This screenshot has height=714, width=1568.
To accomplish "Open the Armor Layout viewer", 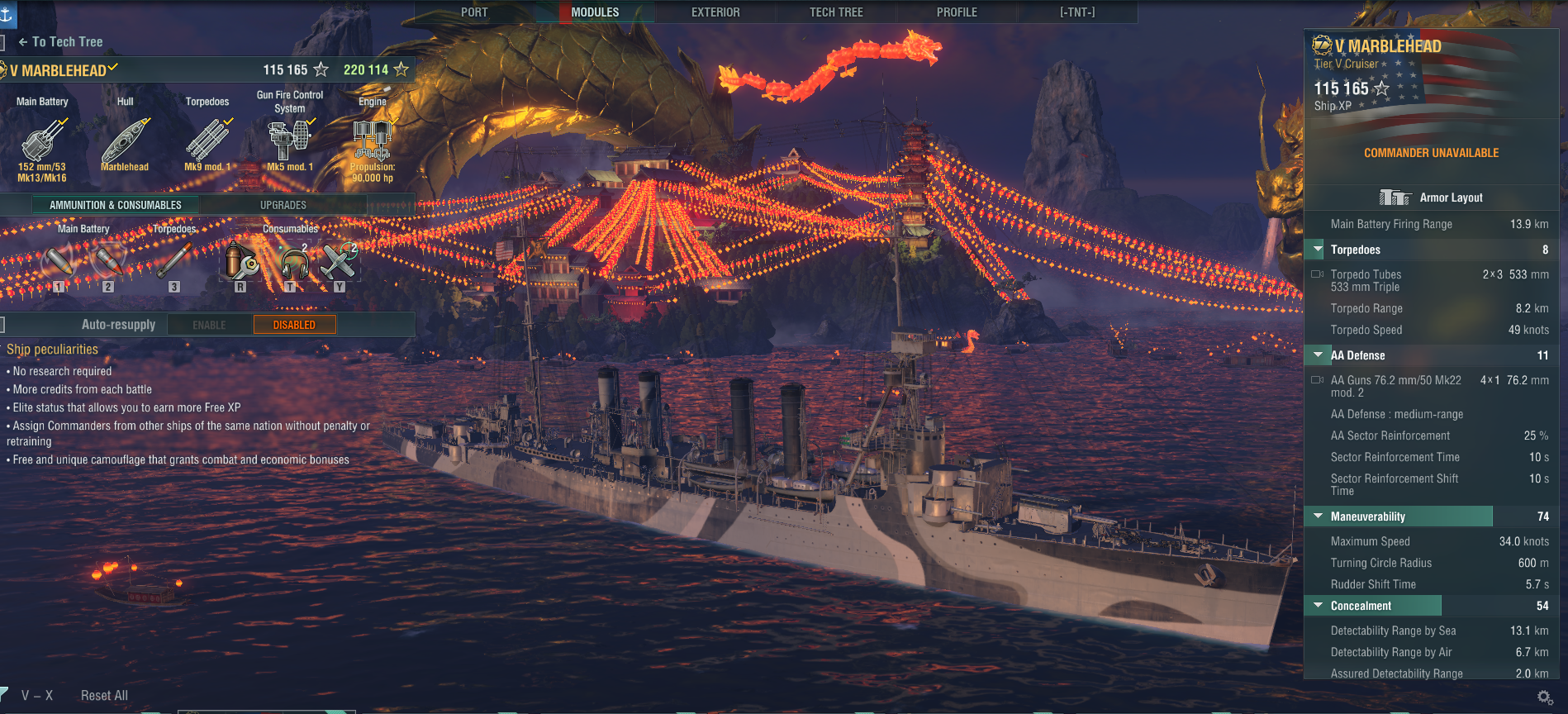I will (1432, 198).
